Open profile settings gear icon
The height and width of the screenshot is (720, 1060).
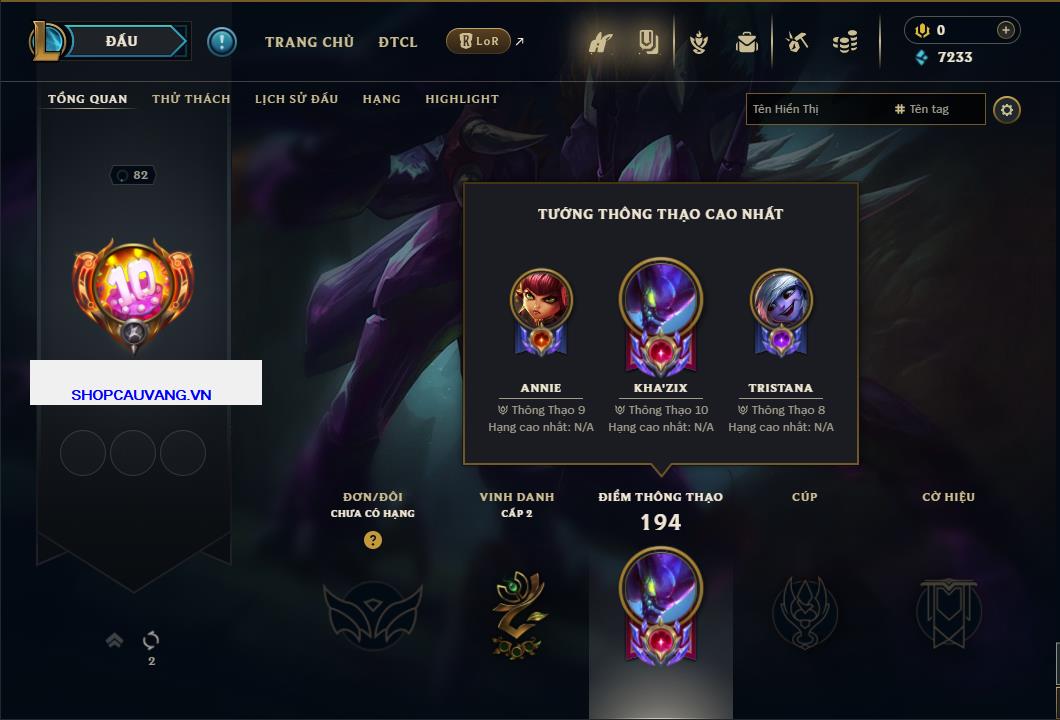(1007, 109)
